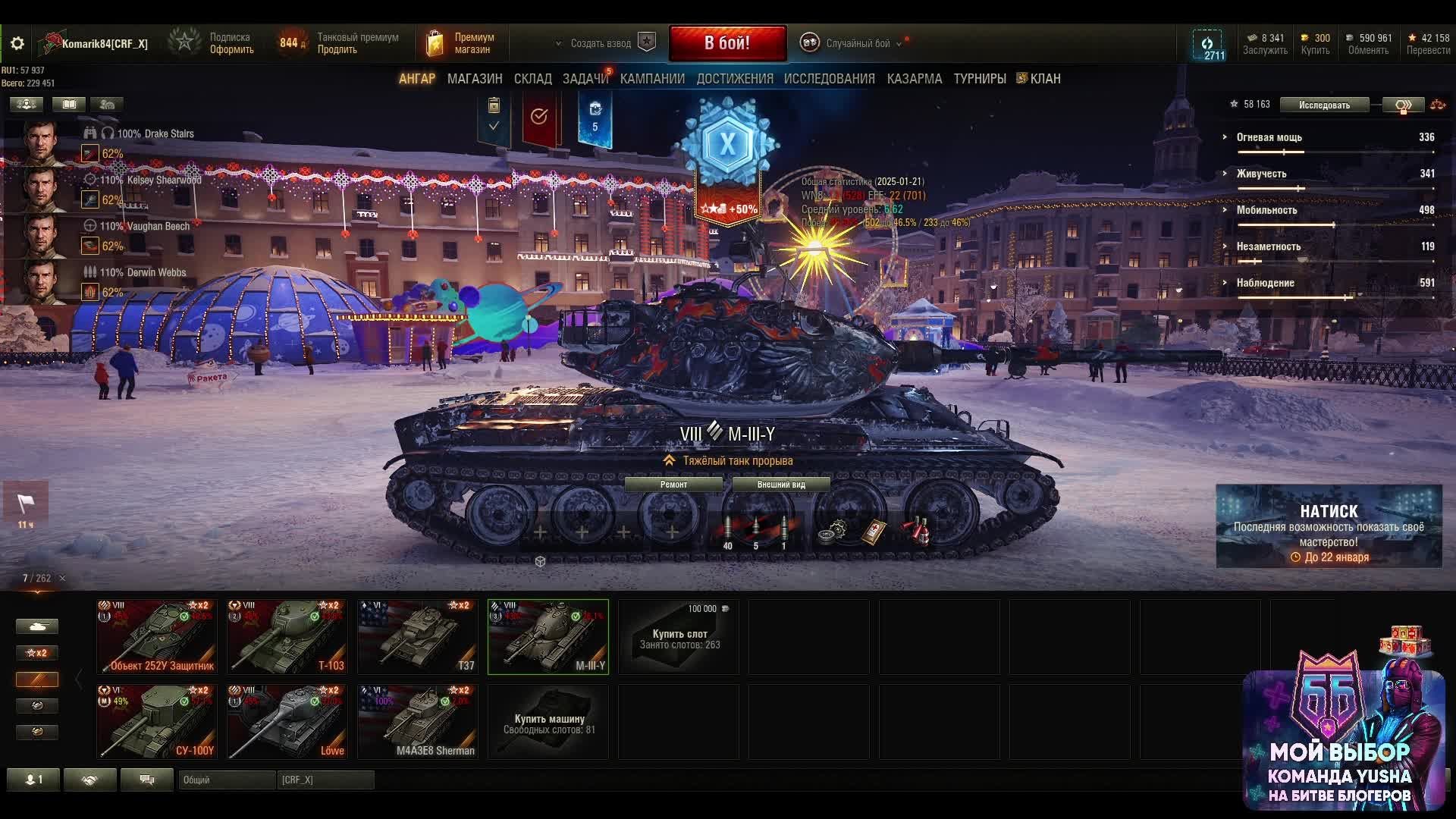Viewport: 1456px width, 819px height.
Task: Select the СУ-100Y tank card
Action: tap(157, 721)
